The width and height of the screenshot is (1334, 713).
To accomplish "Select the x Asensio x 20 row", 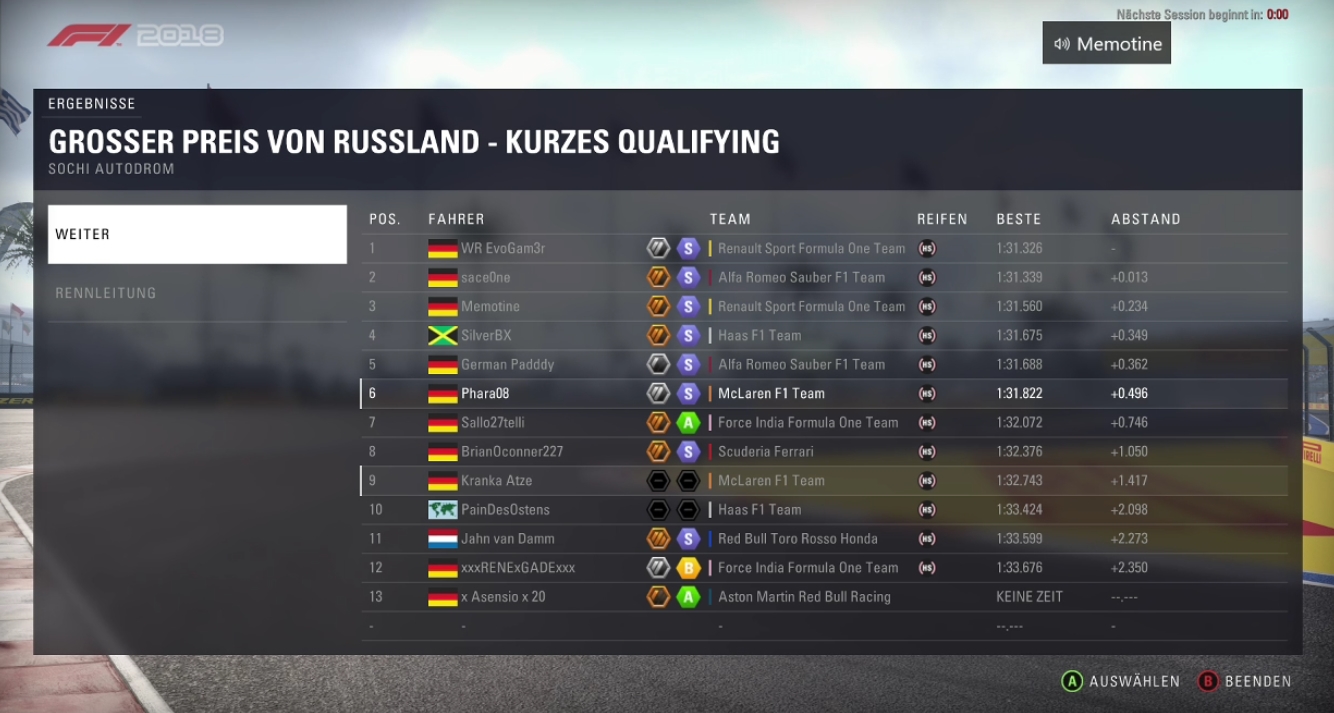I will pyautogui.click(x=503, y=596).
